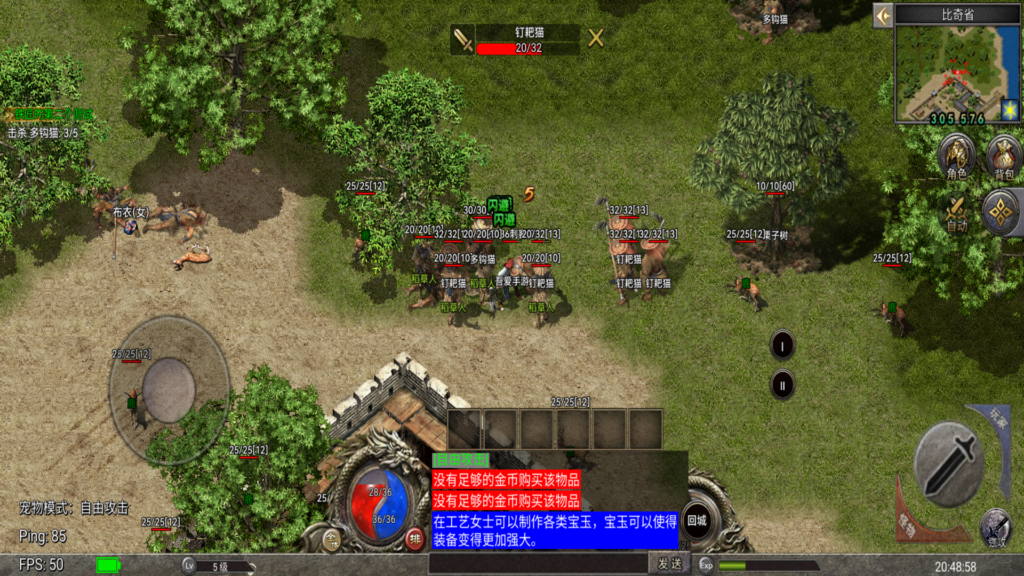Activate the small sword skill icon

(994, 525)
